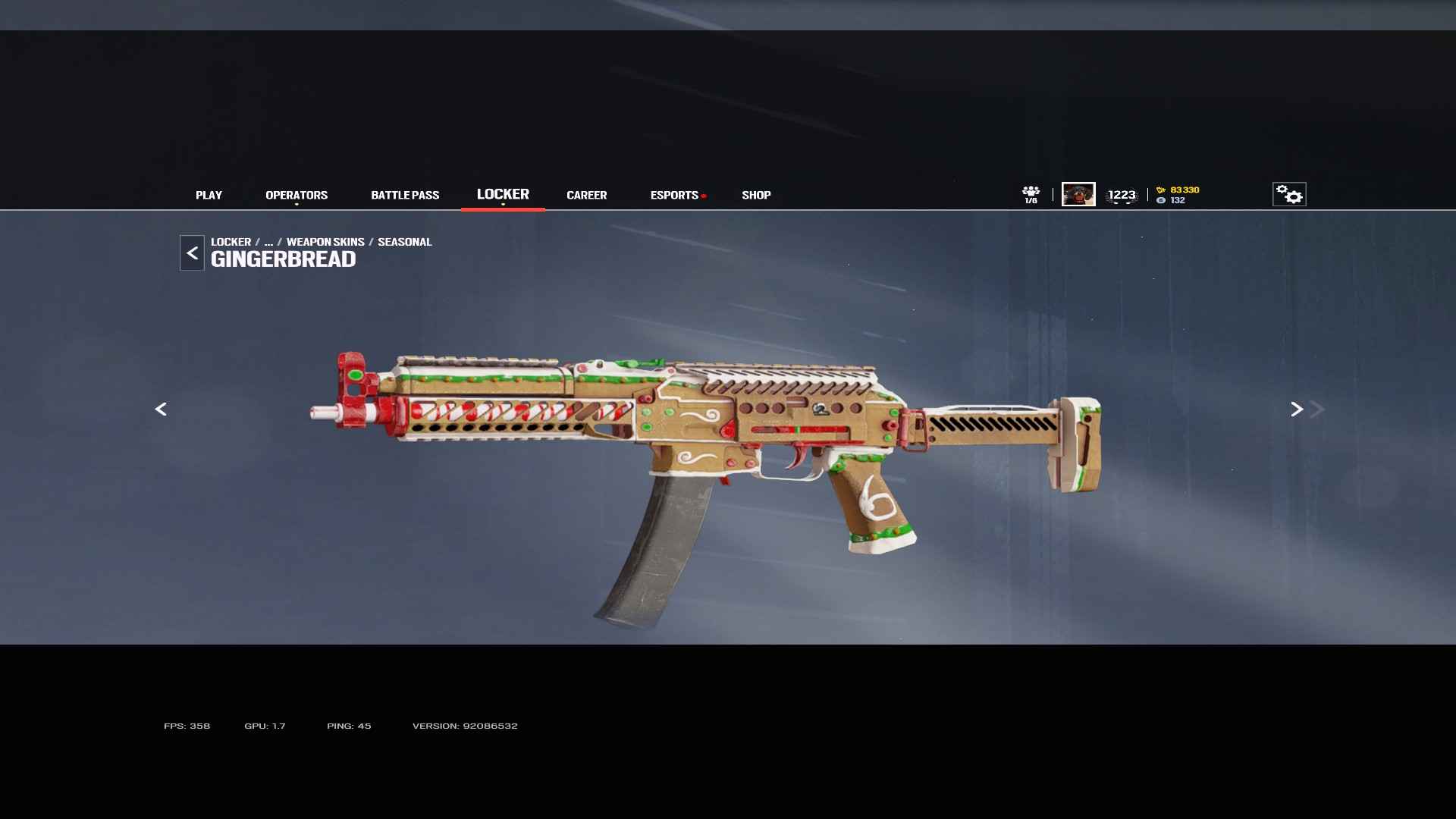Screen dimensions: 1456x819
Task: Open the PLAY tab
Action: [209, 195]
